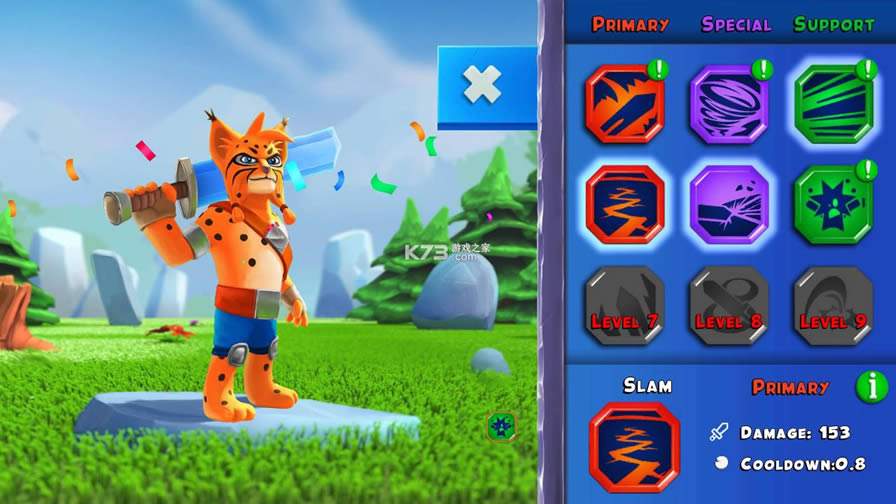Choose the green spiky burst support ability
The height and width of the screenshot is (504, 896).
tap(833, 205)
